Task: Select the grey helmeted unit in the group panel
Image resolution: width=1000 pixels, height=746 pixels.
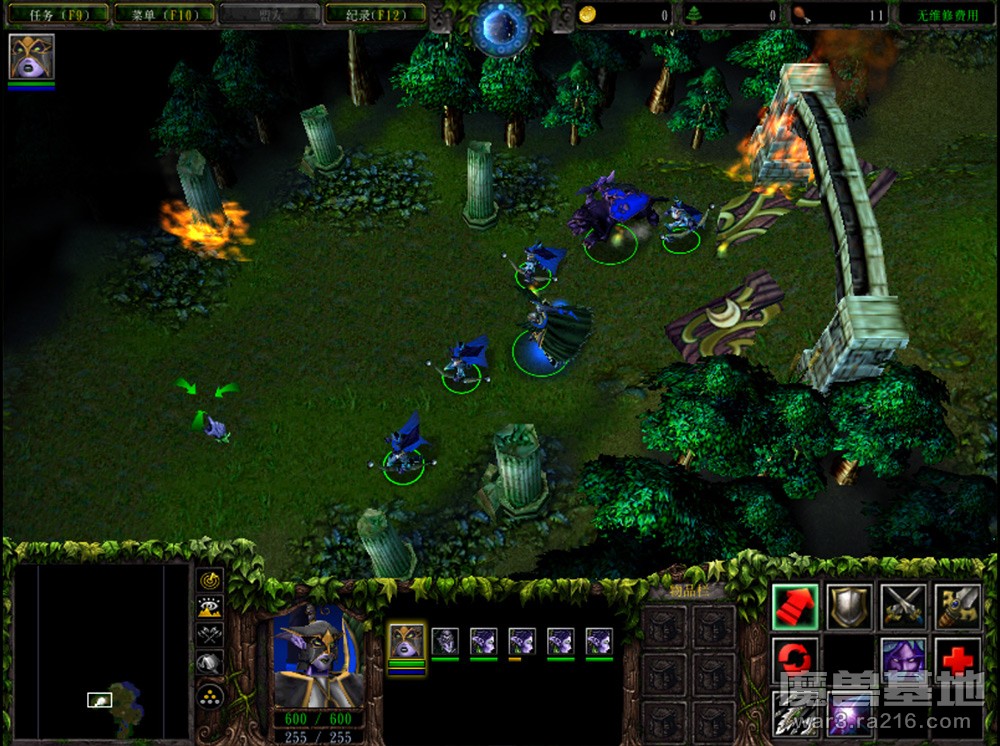Action: [x=445, y=641]
